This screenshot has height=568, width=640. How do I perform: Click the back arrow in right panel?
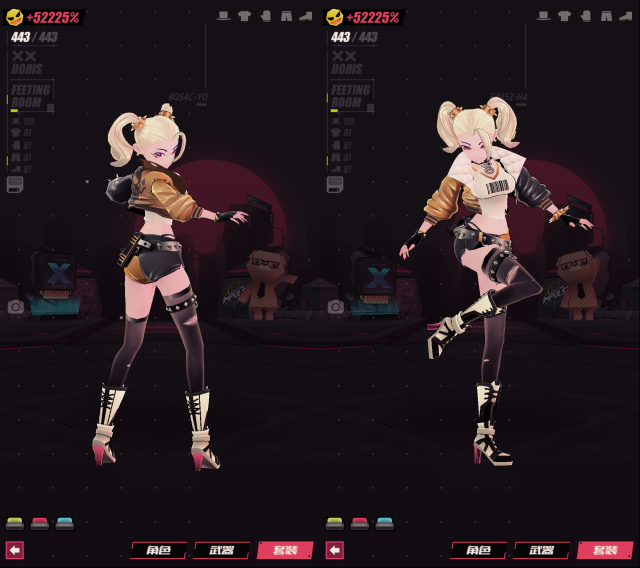pos(335,550)
